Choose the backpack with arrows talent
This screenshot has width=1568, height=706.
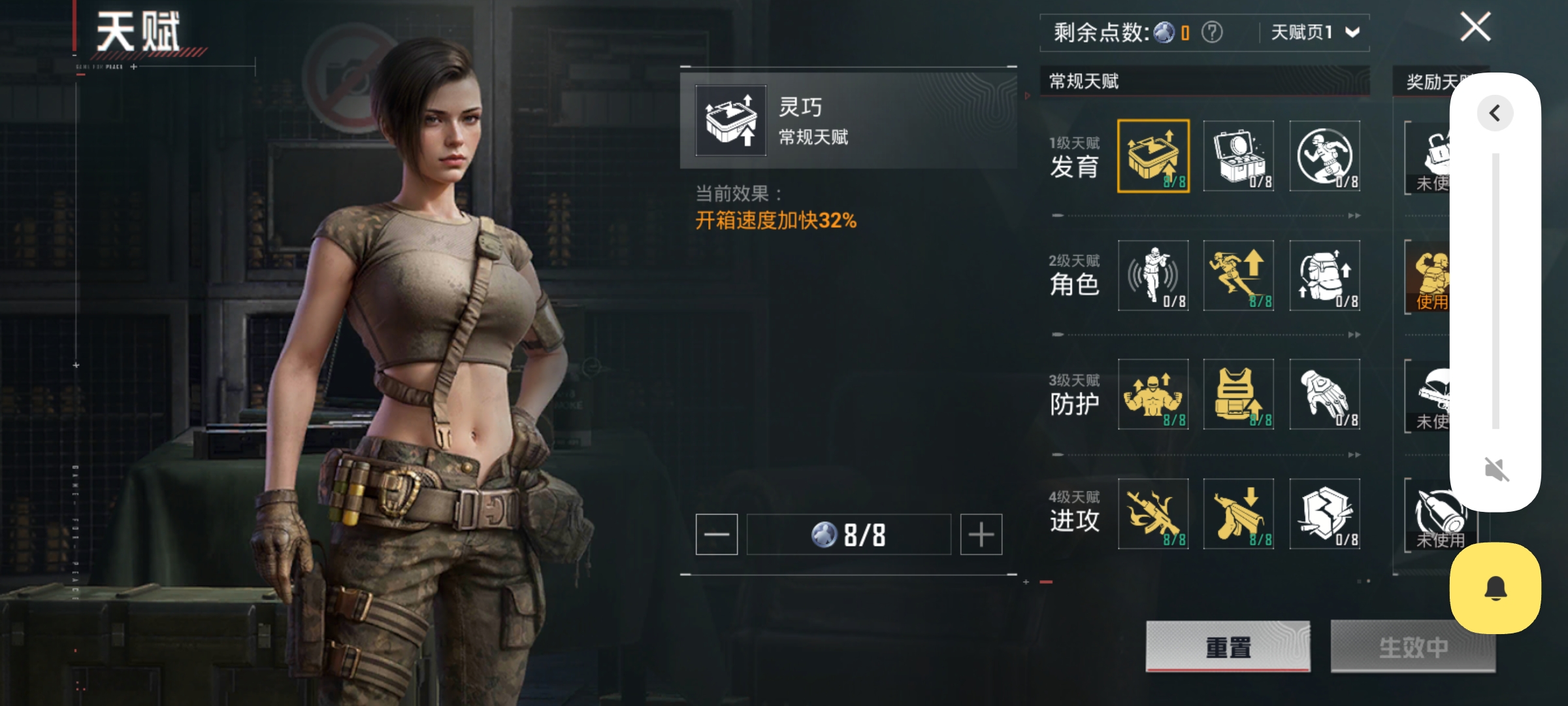(x=1324, y=275)
